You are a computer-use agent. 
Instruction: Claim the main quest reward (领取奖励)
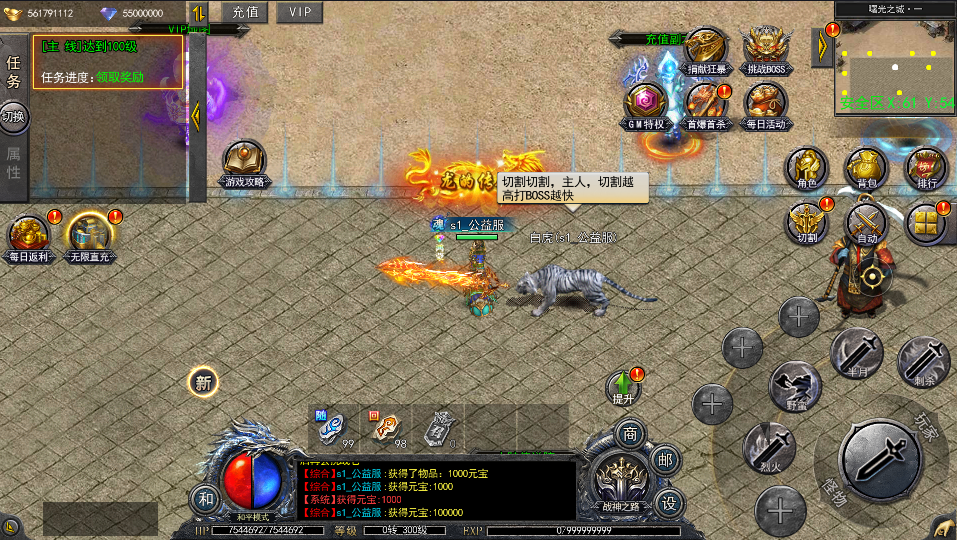[x=120, y=76]
